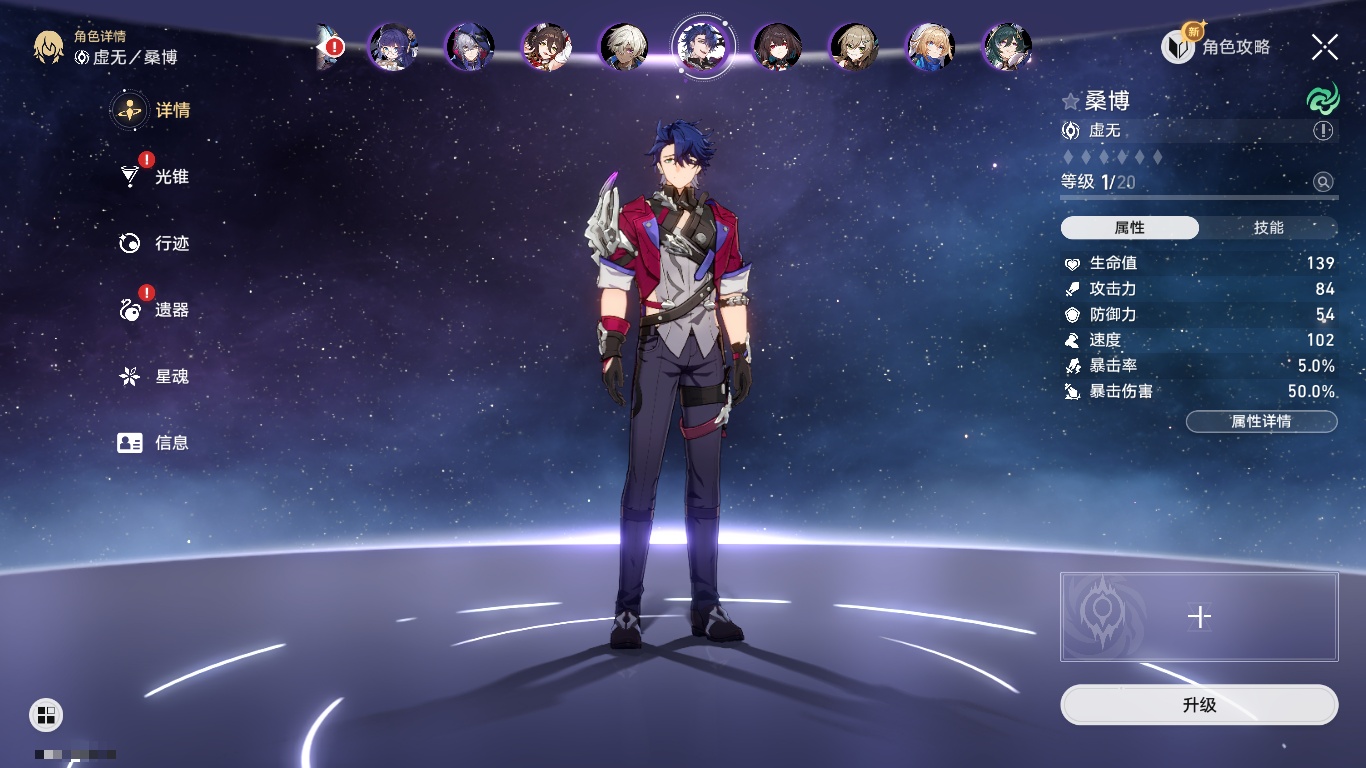Add a light cone in the empty slot
This screenshot has width=1366, height=768.
click(x=1199, y=617)
